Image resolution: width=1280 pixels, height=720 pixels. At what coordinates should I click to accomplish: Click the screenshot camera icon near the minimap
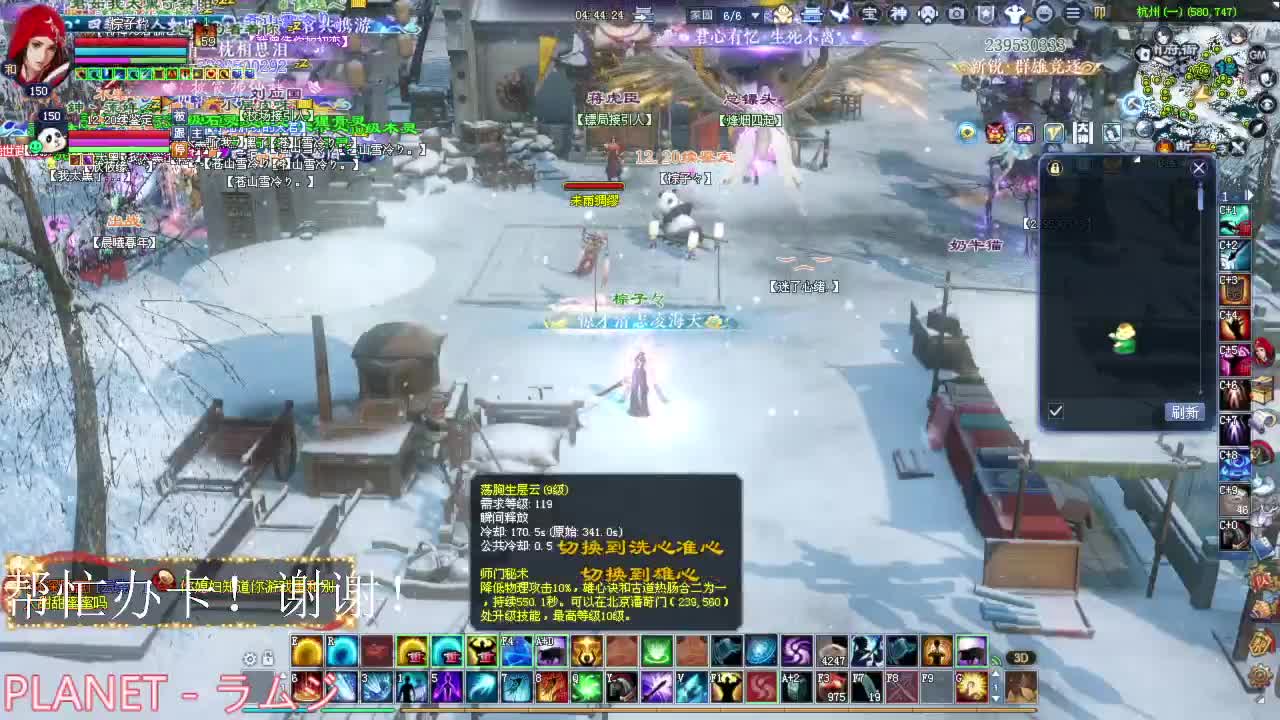pos(956,14)
